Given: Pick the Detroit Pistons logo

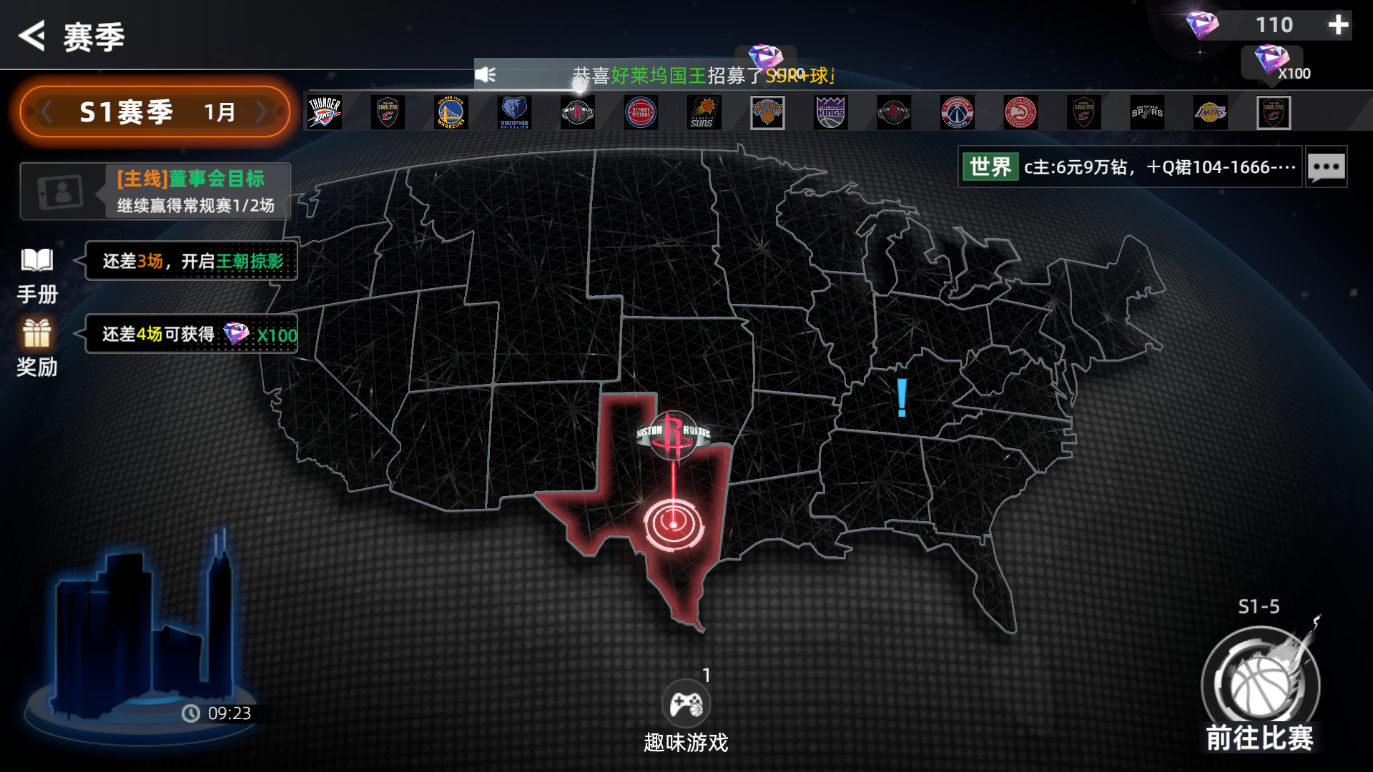Looking at the screenshot, I should 641,113.
